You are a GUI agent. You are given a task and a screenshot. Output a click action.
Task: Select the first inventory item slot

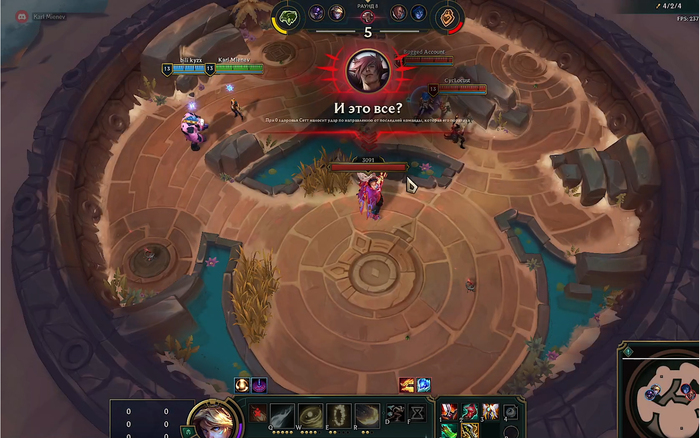pyautogui.click(x=450, y=411)
